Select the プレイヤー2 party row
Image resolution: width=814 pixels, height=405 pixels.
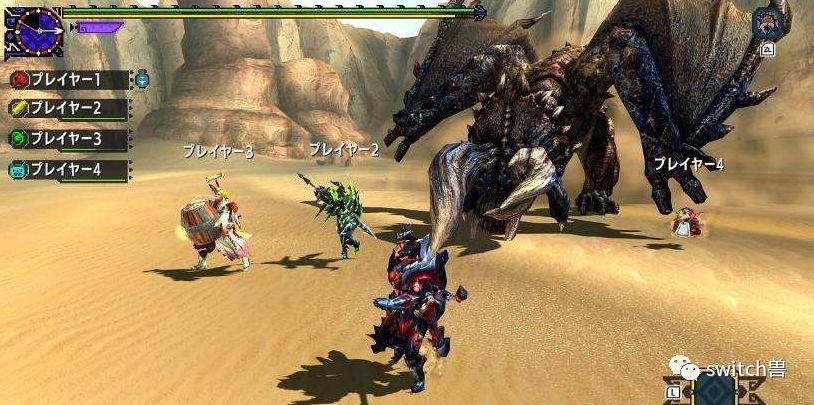point(68,108)
